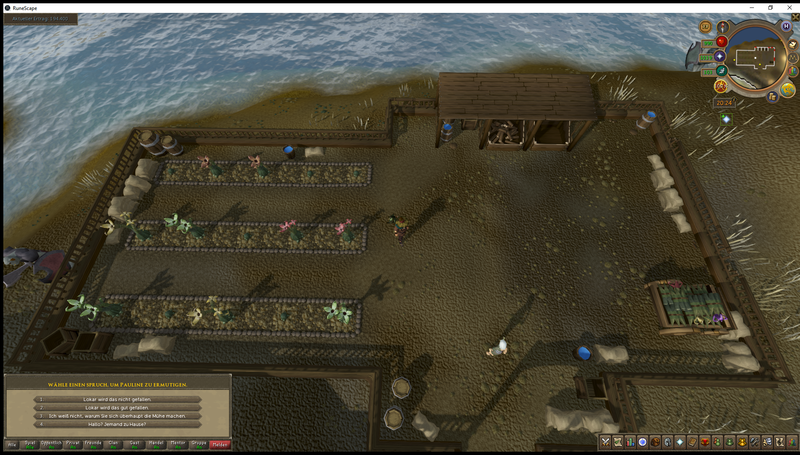Select reply "Lokar wird das gut gefallen."
This screenshot has height=455, width=800.
point(118,407)
